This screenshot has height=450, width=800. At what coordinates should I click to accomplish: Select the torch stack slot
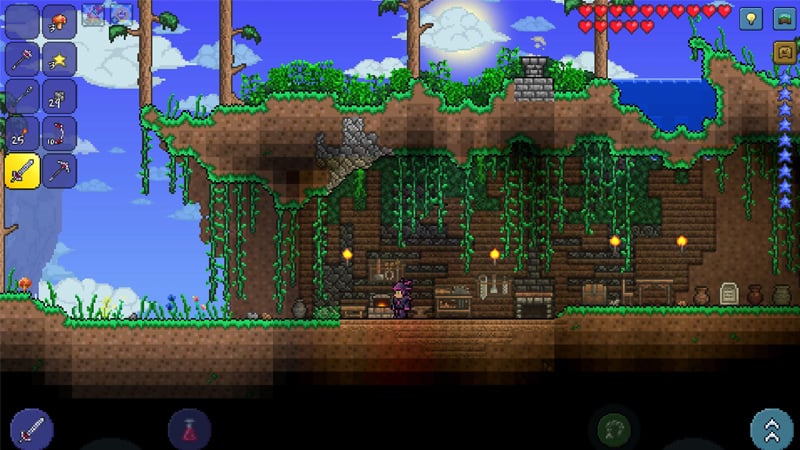(x=23, y=133)
